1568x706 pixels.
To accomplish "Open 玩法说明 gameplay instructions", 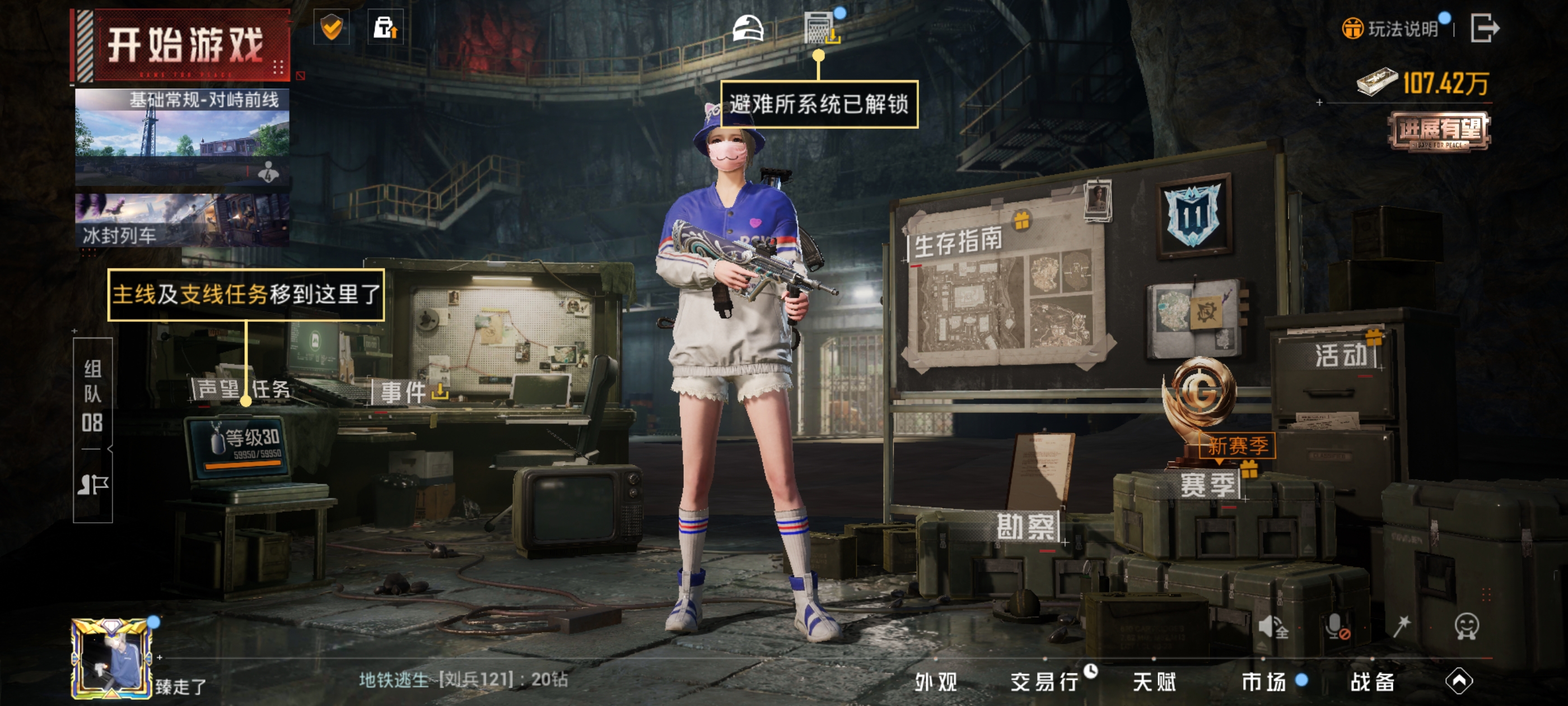I will [x=1391, y=29].
